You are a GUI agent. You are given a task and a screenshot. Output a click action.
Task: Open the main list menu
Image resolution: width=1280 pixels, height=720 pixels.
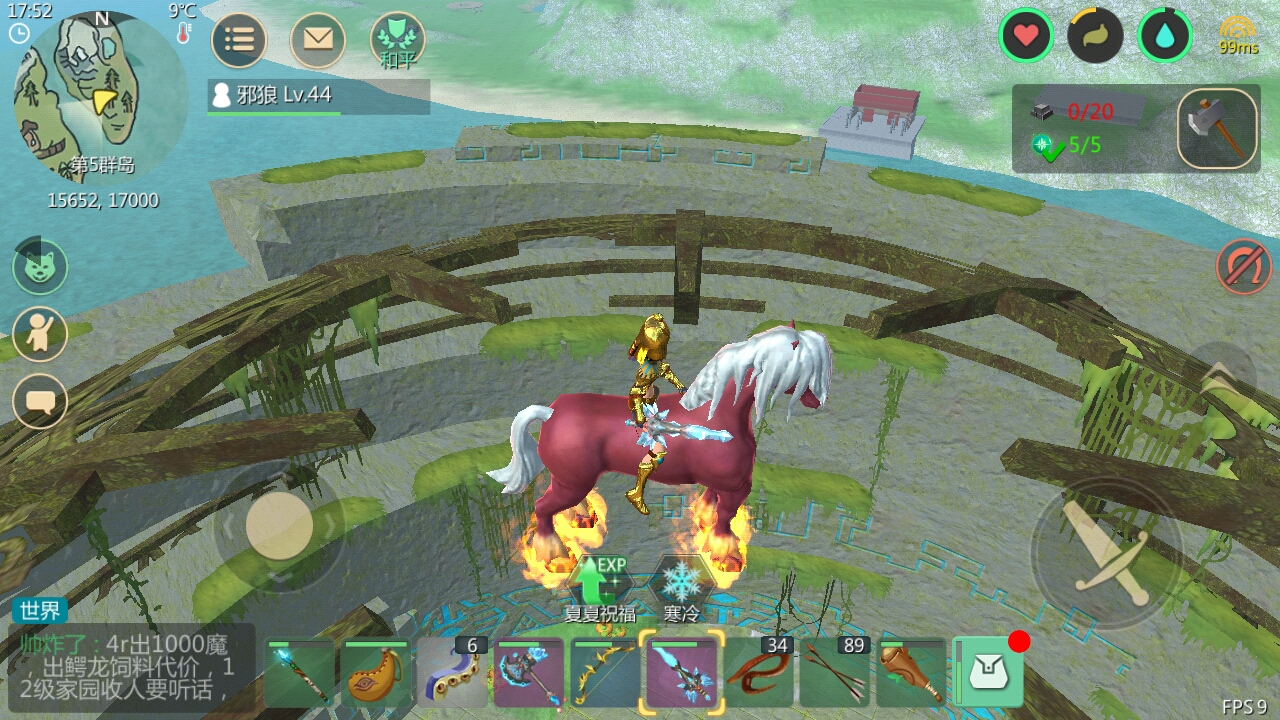coord(239,40)
